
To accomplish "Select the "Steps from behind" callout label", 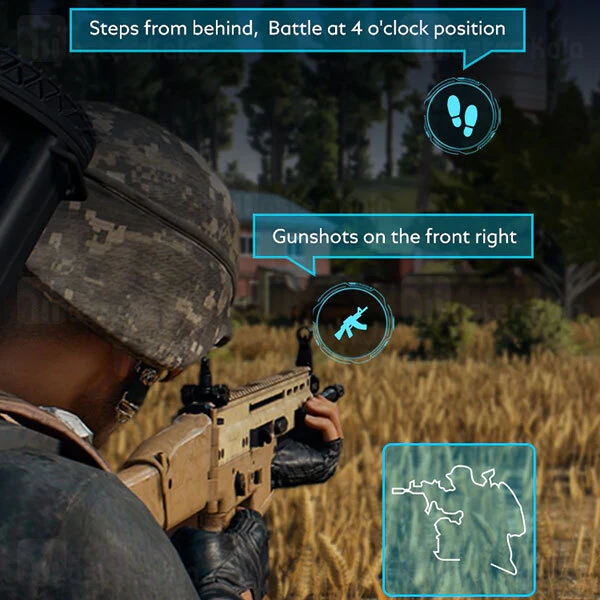I will [x=297, y=28].
